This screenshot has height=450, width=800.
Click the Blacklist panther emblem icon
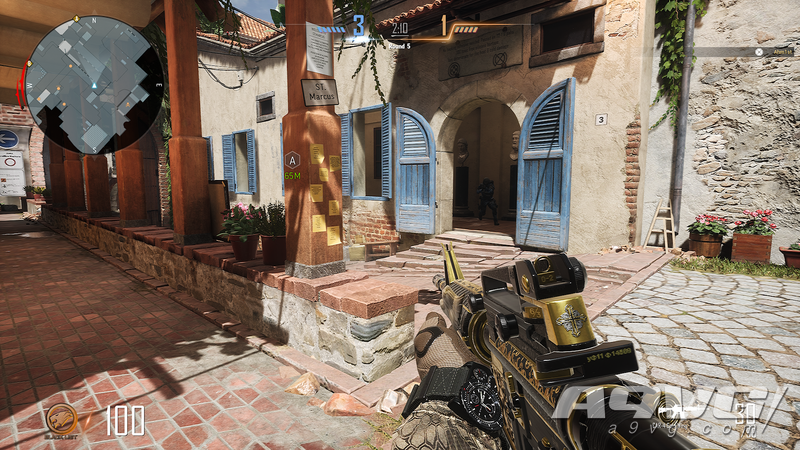pos(61,419)
